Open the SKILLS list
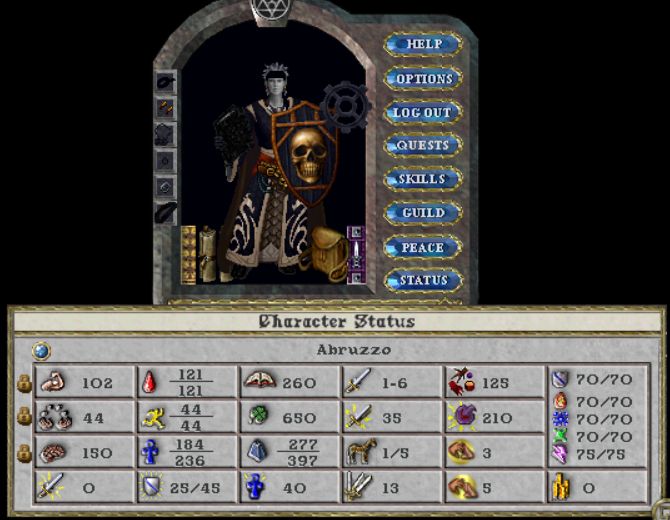This screenshot has height=520, width=670. pos(423,180)
